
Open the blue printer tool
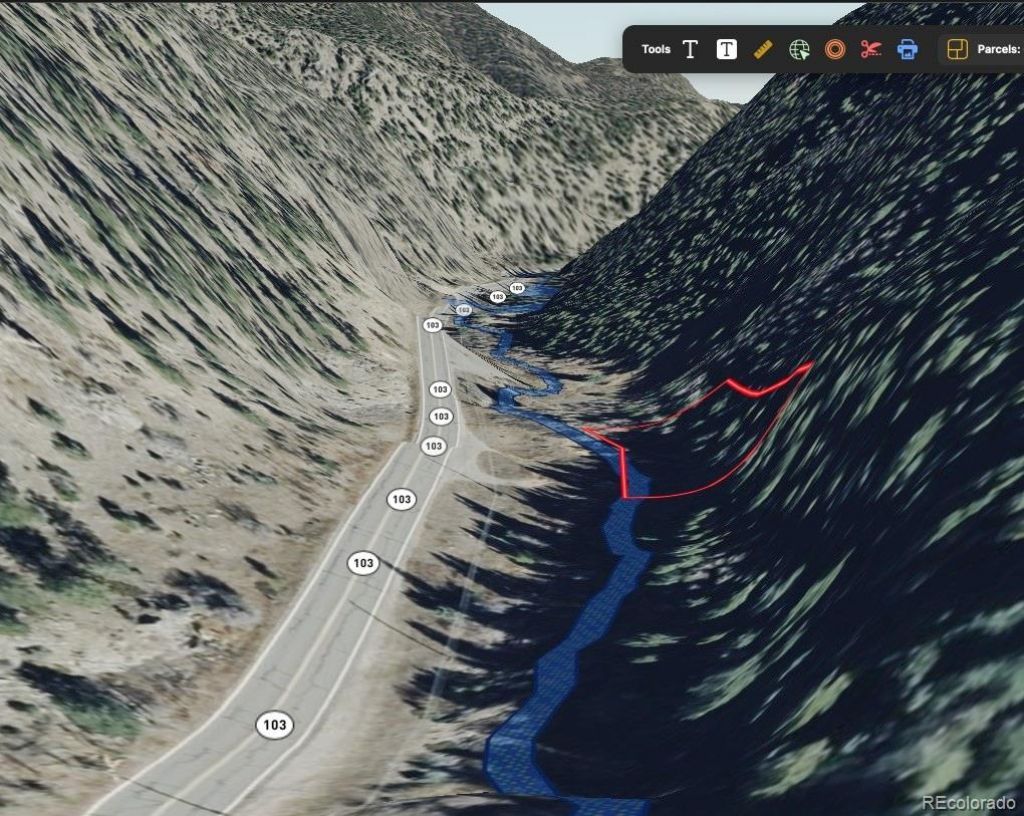[907, 49]
